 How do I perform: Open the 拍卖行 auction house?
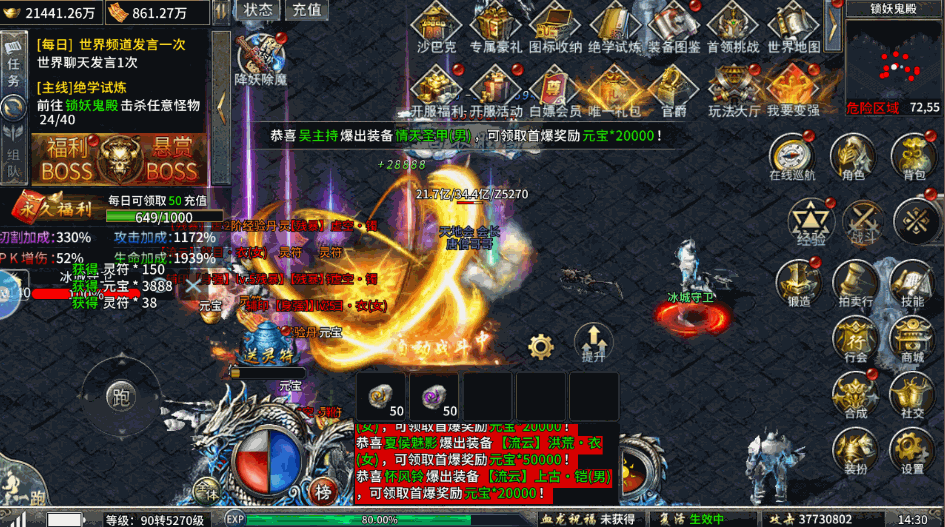click(854, 284)
